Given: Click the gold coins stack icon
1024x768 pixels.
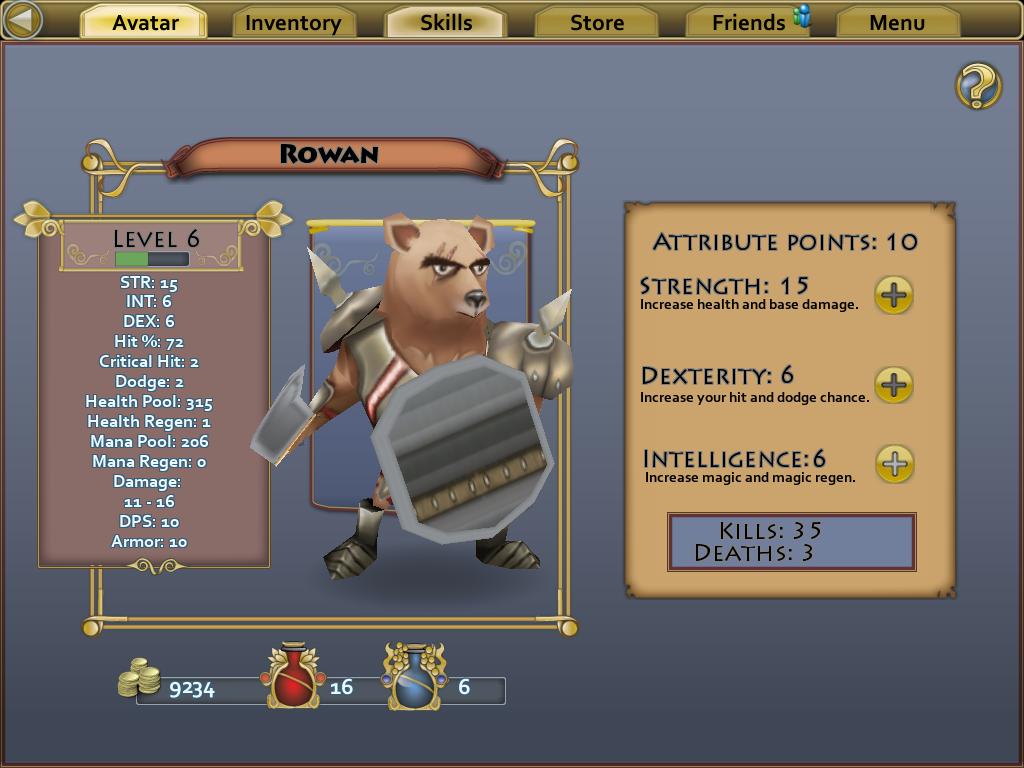Looking at the screenshot, I should click(x=140, y=679).
